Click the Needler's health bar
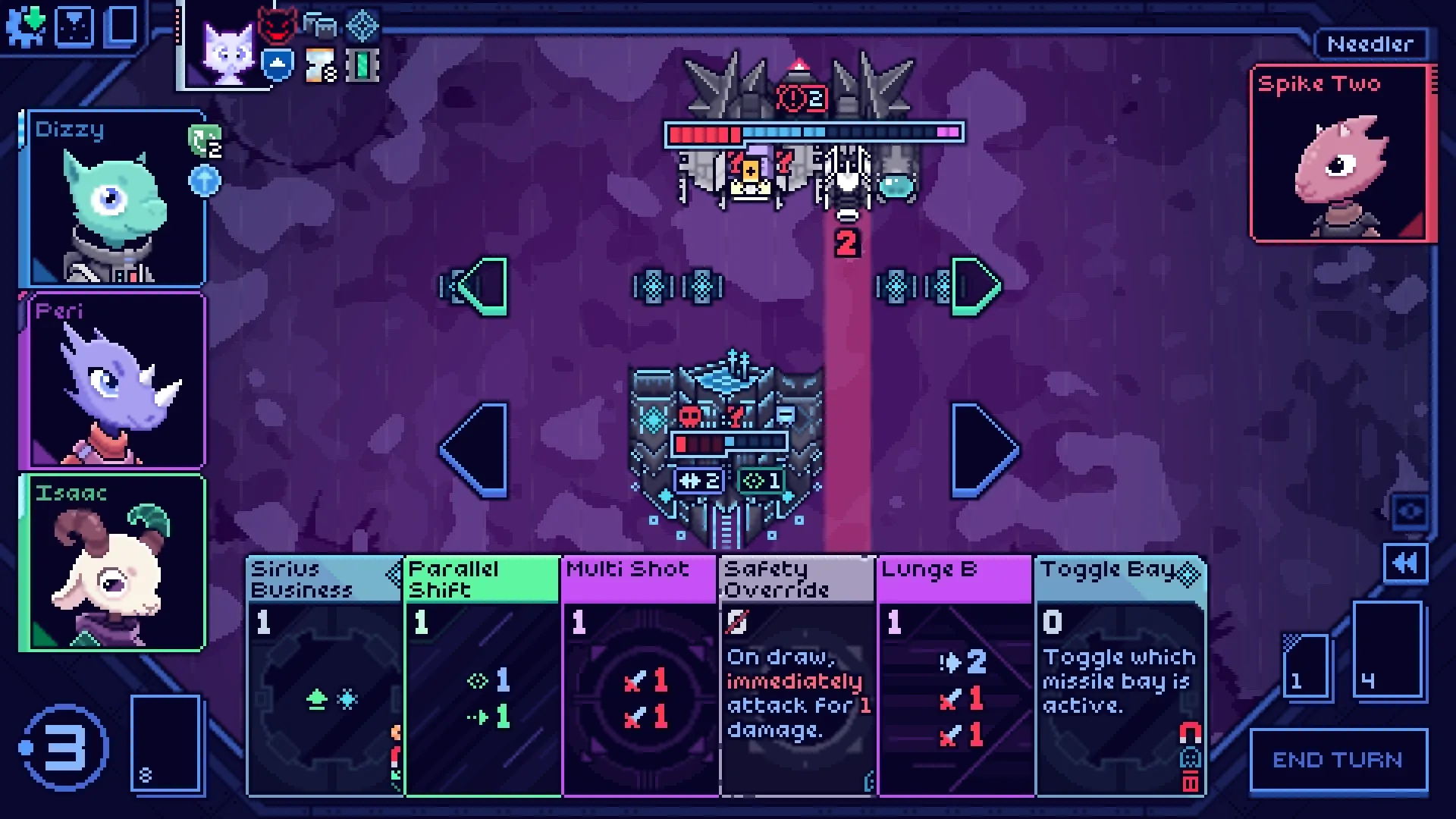1456x819 pixels. tap(811, 132)
